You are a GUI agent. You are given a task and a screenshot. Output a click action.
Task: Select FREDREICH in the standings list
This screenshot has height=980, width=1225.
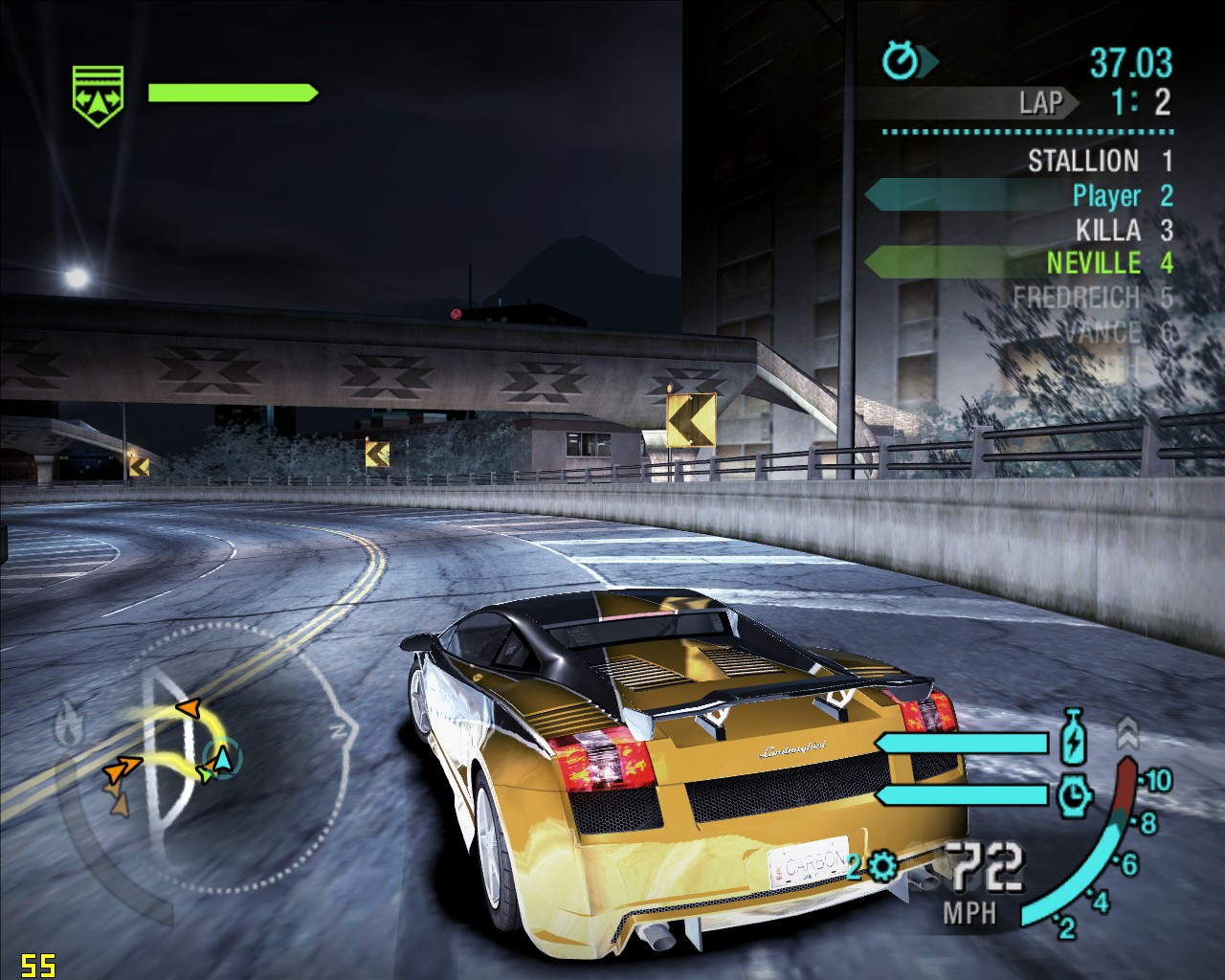[x=1076, y=298]
